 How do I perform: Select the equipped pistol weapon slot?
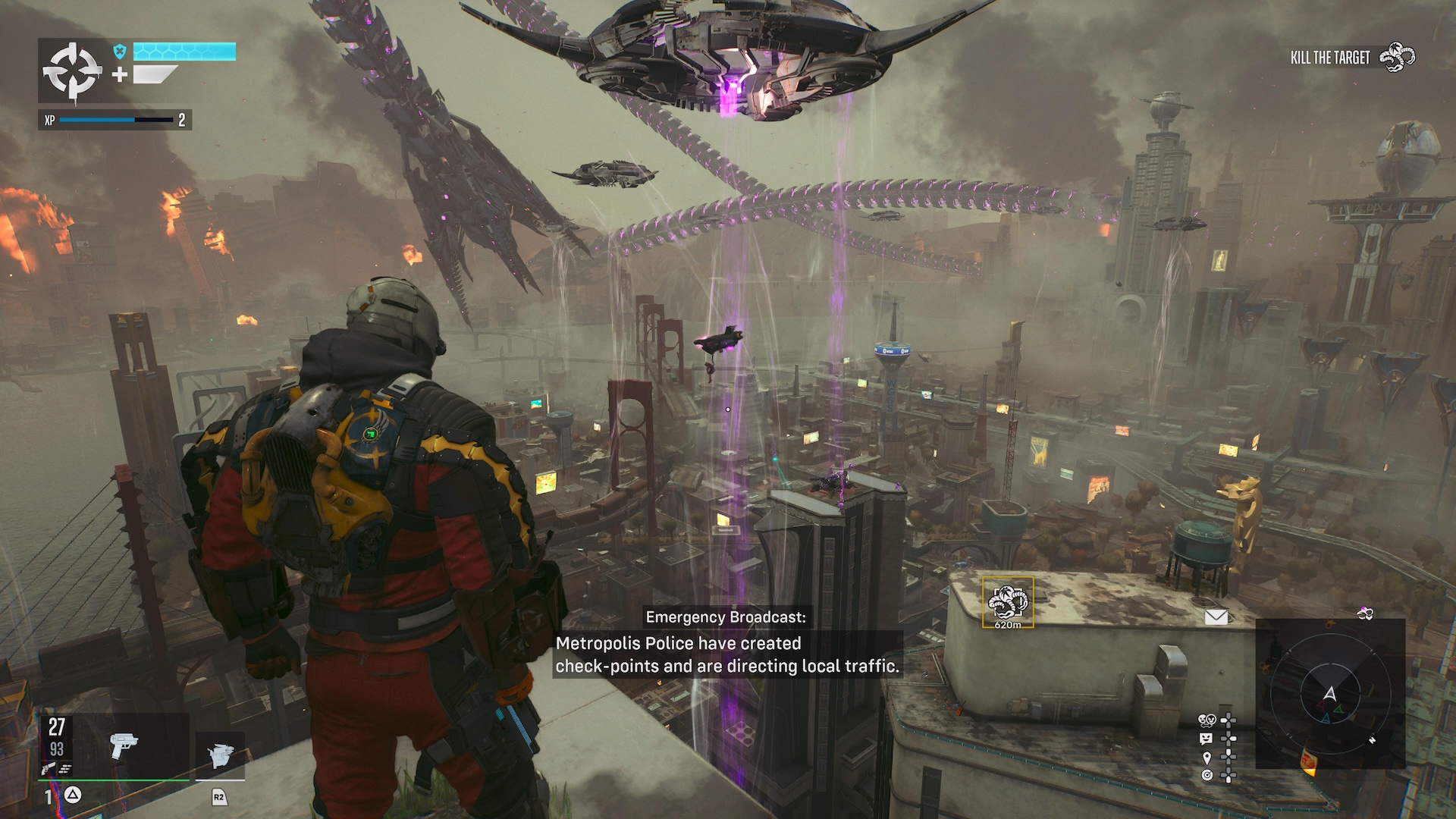click(x=123, y=745)
